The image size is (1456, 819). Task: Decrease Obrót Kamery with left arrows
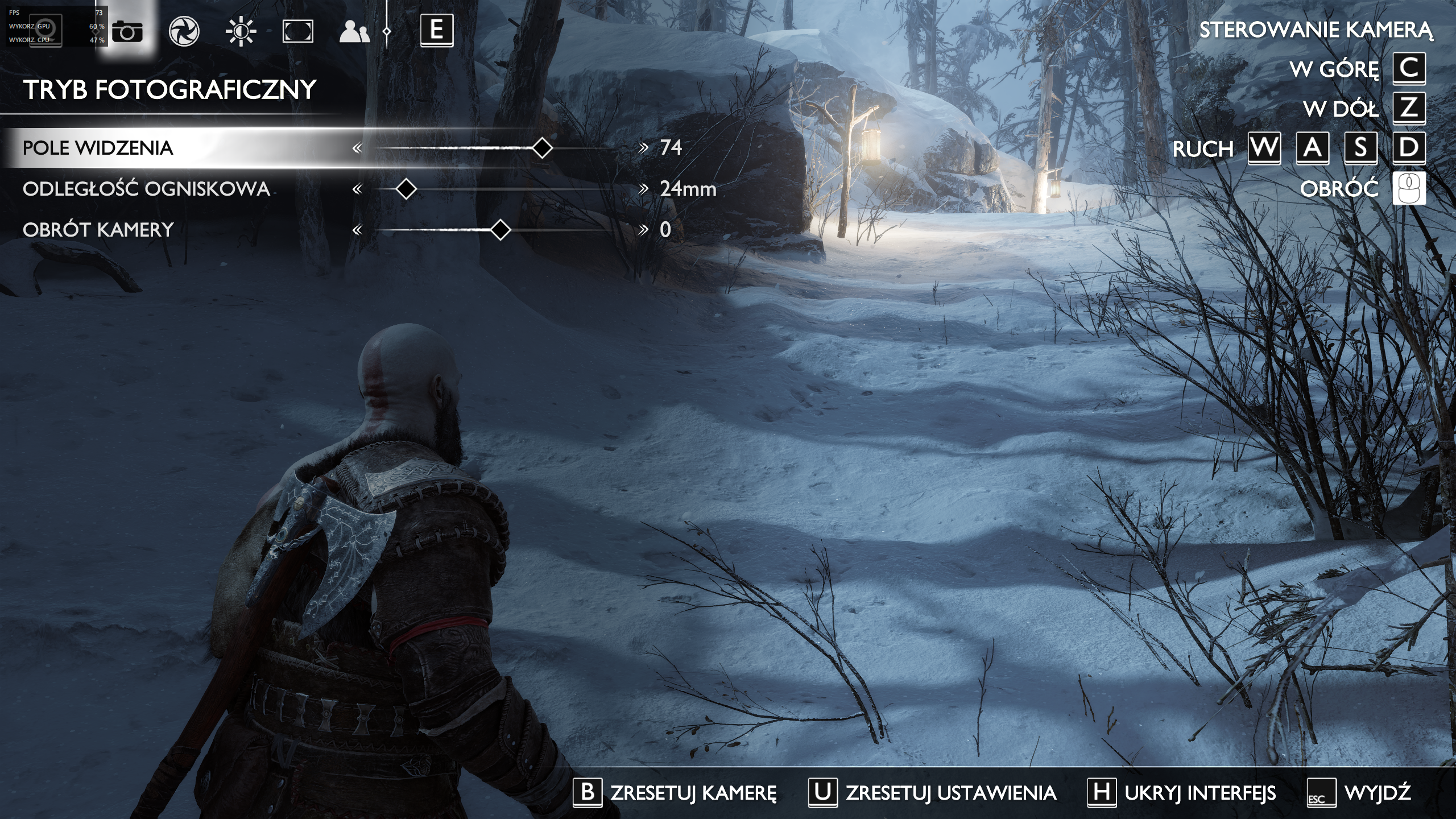[357, 230]
